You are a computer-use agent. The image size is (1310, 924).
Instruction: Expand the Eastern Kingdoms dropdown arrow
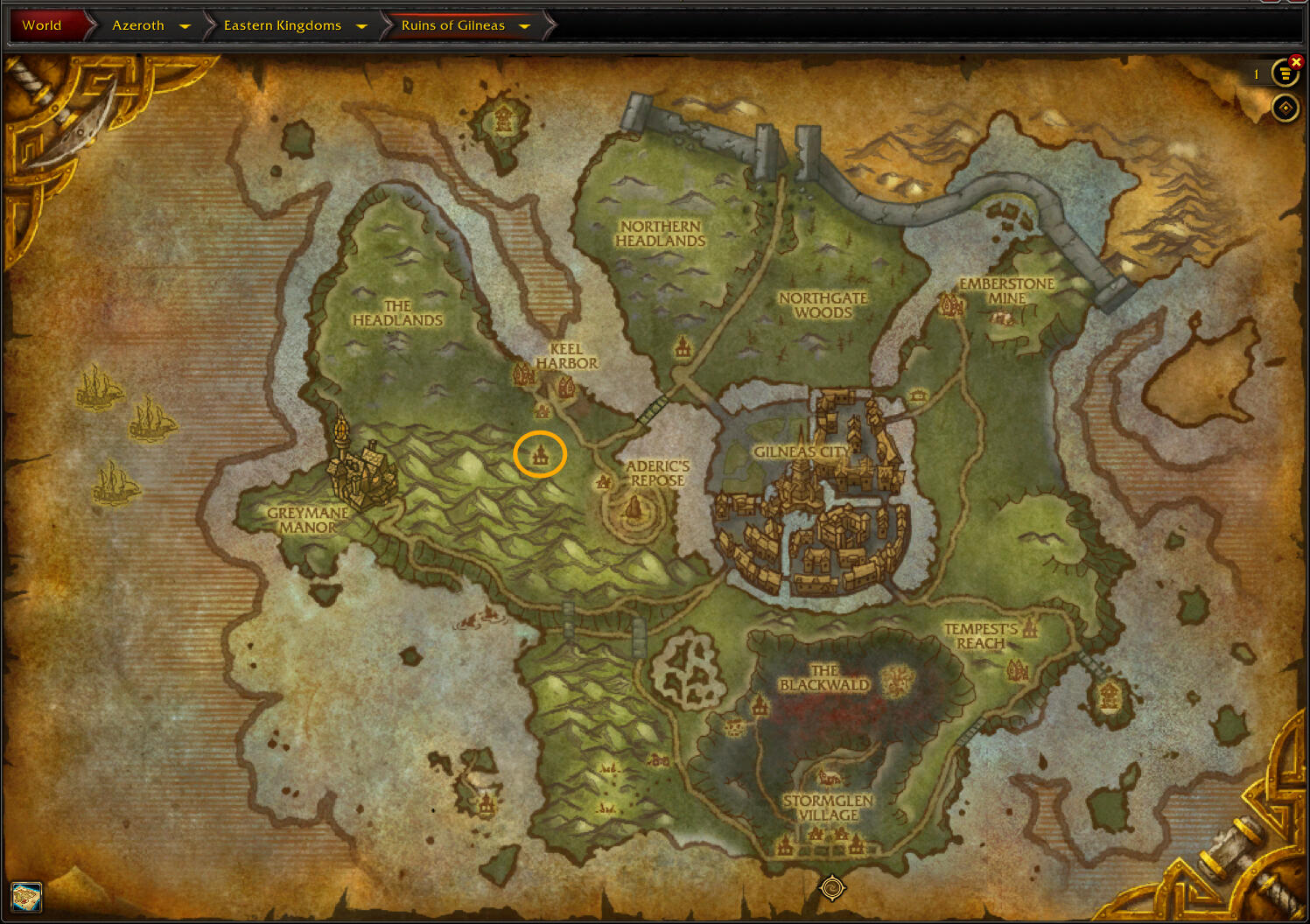coord(361,26)
